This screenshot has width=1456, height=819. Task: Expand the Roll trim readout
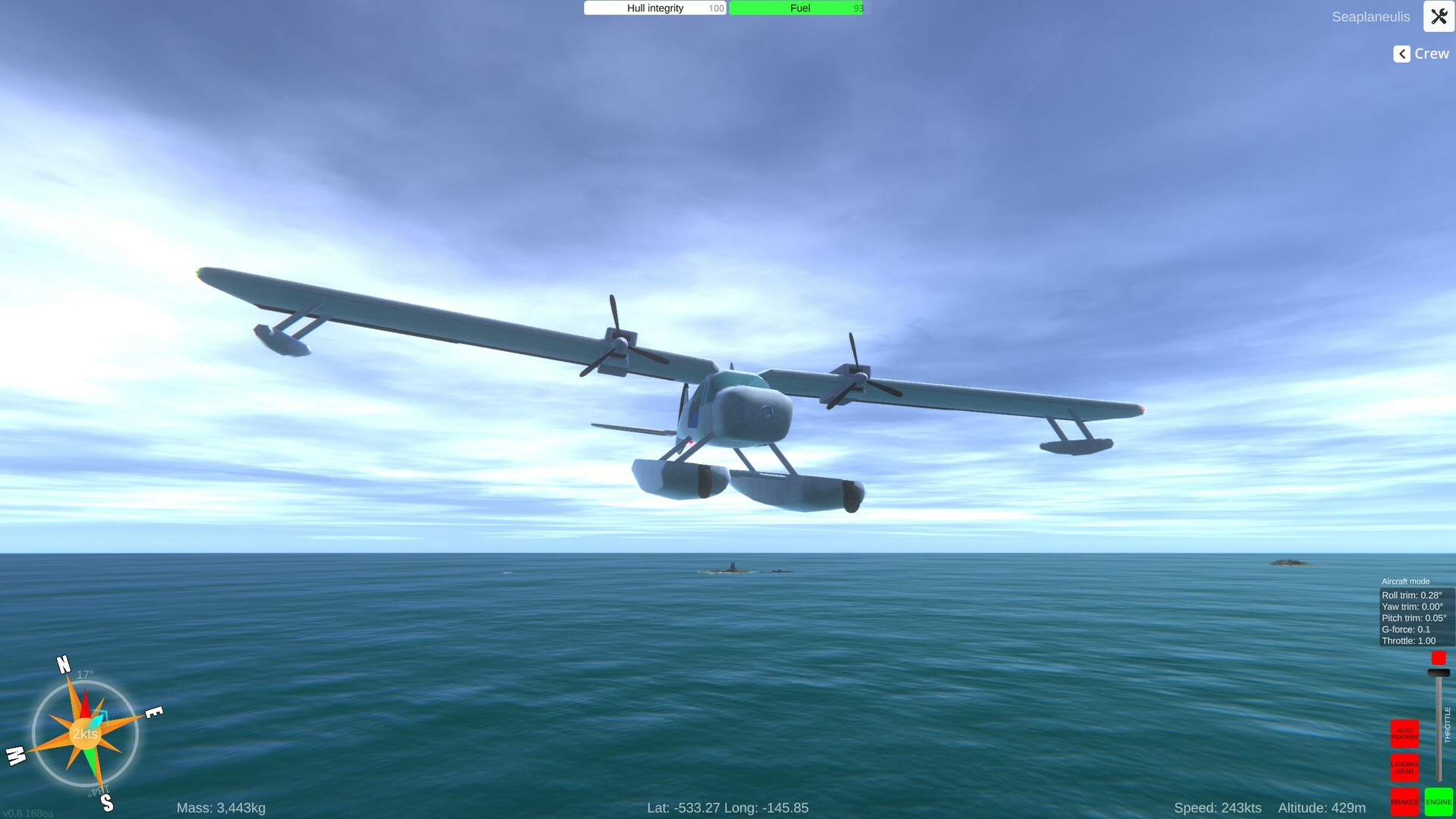[1411, 595]
